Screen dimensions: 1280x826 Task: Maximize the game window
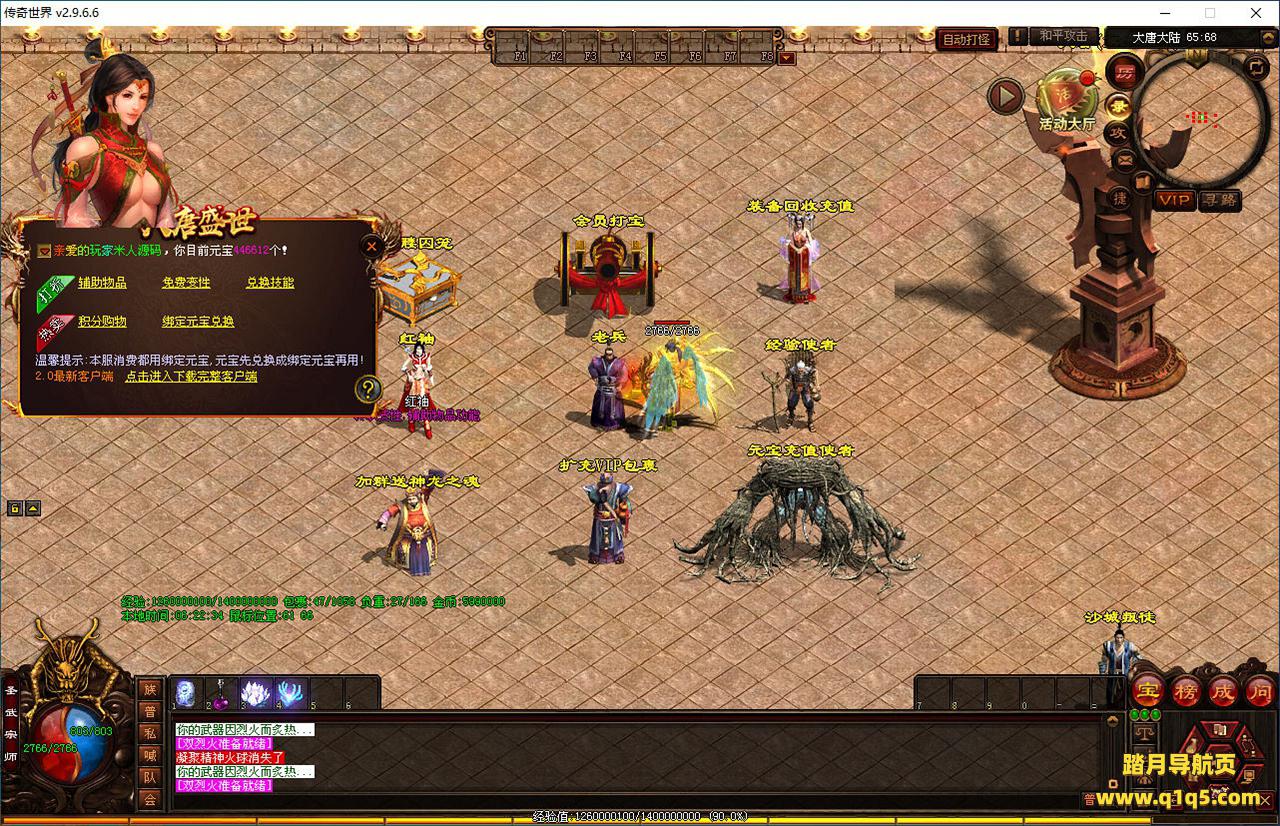[x=1210, y=13]
